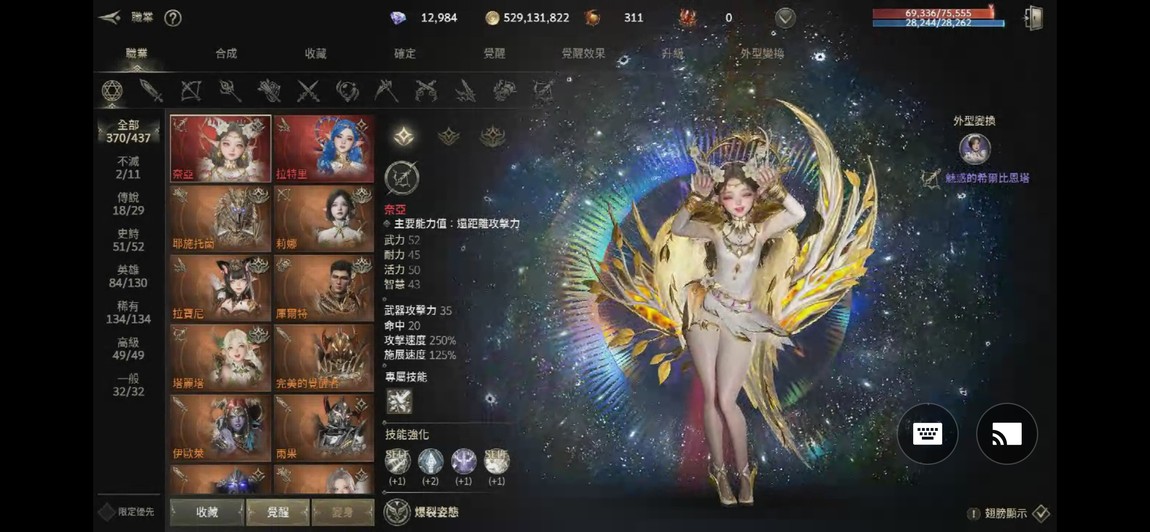The width and height of the screenshot is (1150, 532).
Task: Click the 覺醒 button at bottom
Action: coord(278,512)
